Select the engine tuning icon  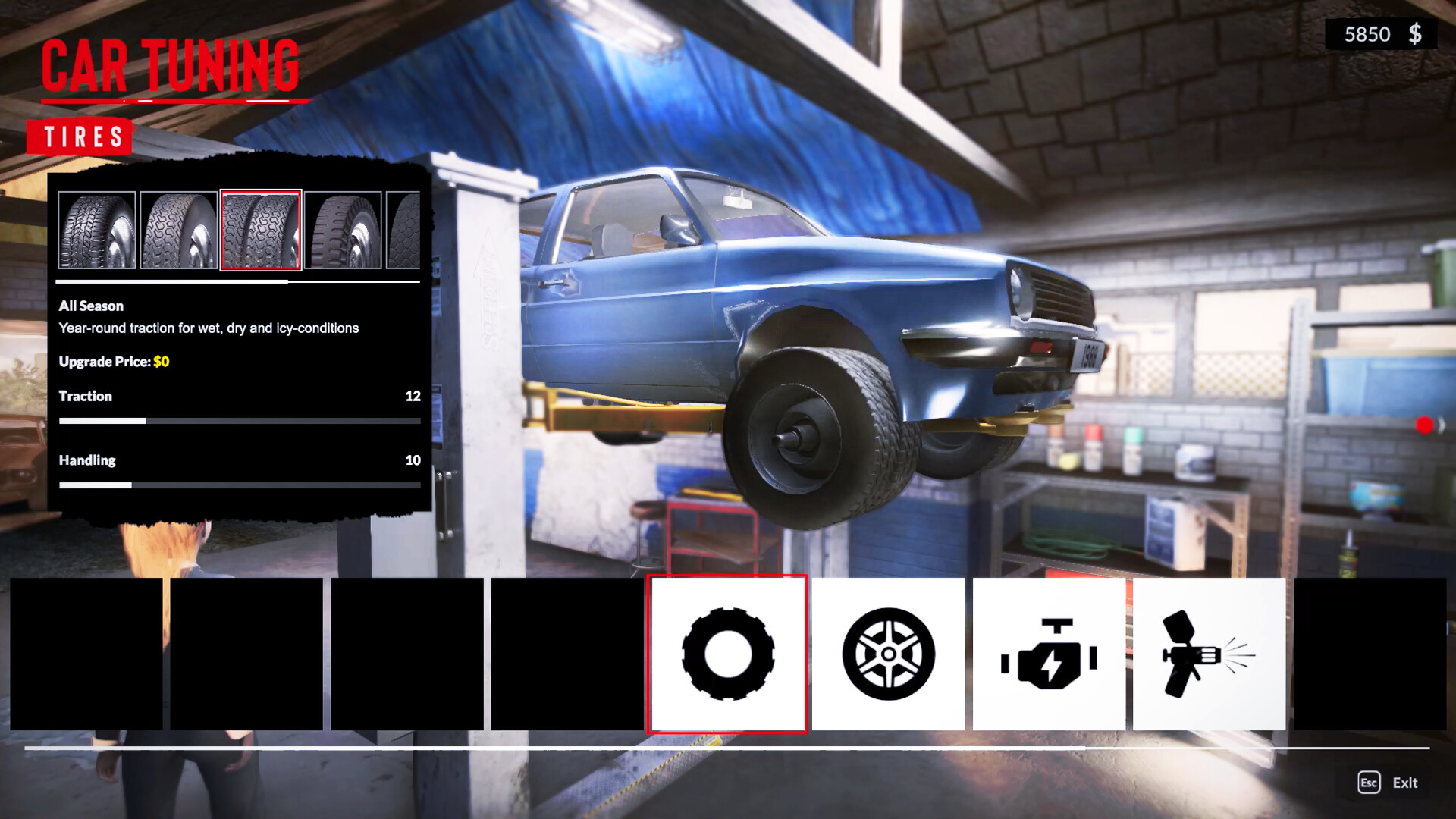pyautogui.click(x=1050, y=656)
